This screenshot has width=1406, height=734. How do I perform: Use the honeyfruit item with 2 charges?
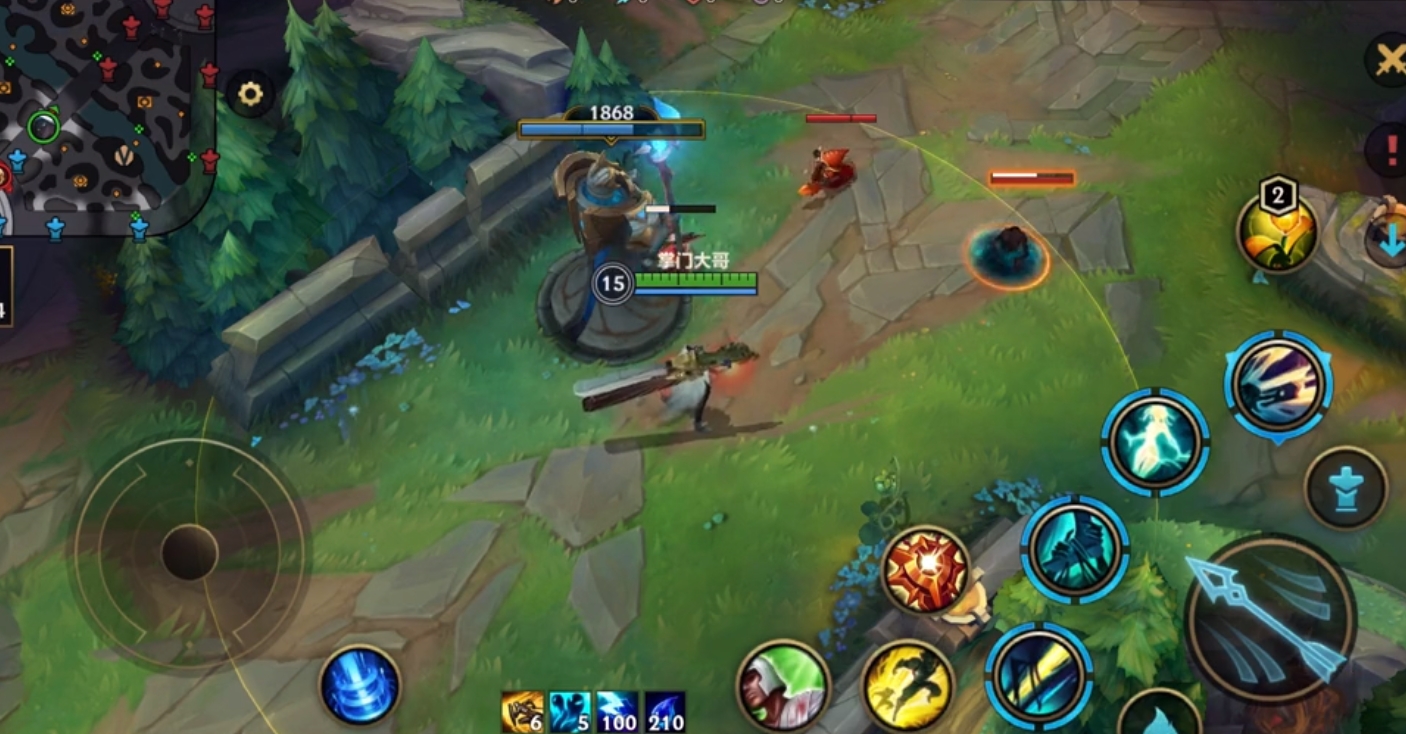point(1277,232)
